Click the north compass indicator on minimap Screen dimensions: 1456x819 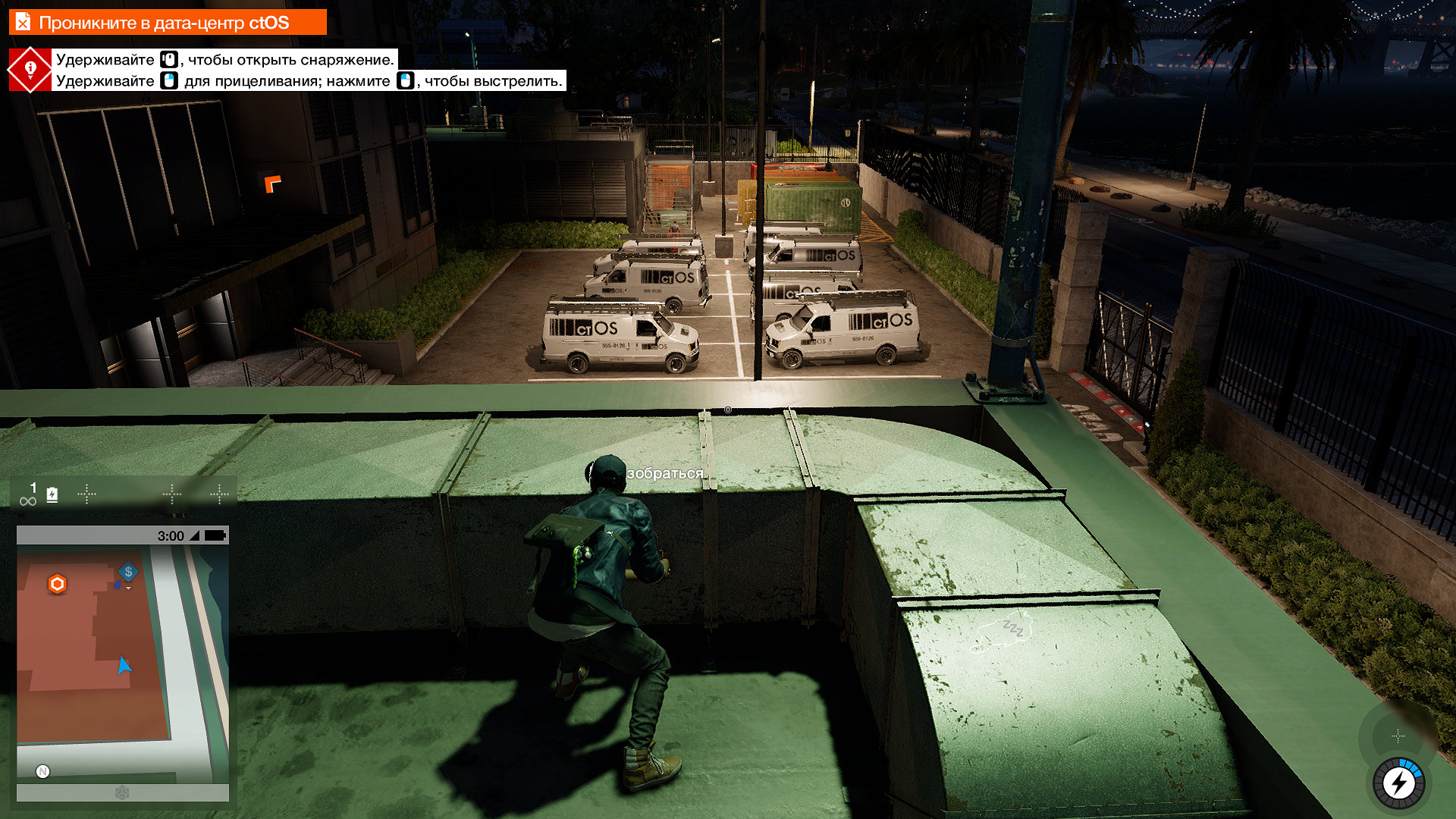[x=43, y=771]
